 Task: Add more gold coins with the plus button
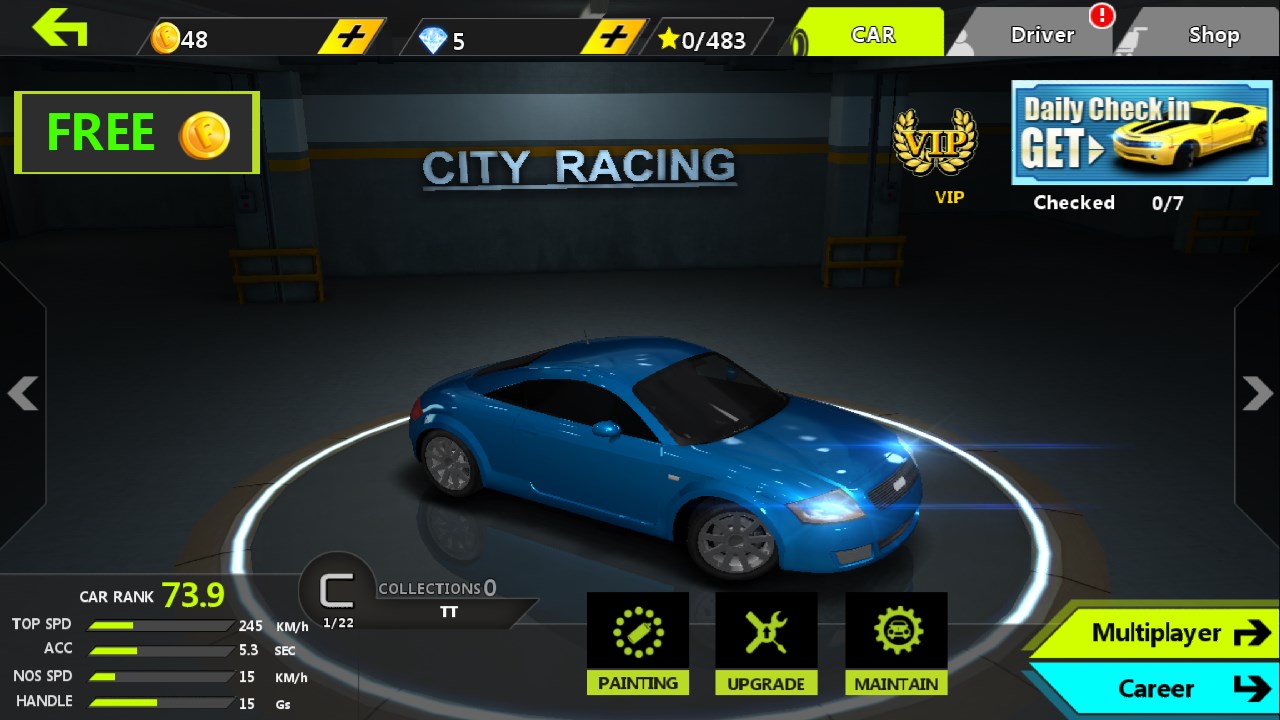(x=351, y=38)
